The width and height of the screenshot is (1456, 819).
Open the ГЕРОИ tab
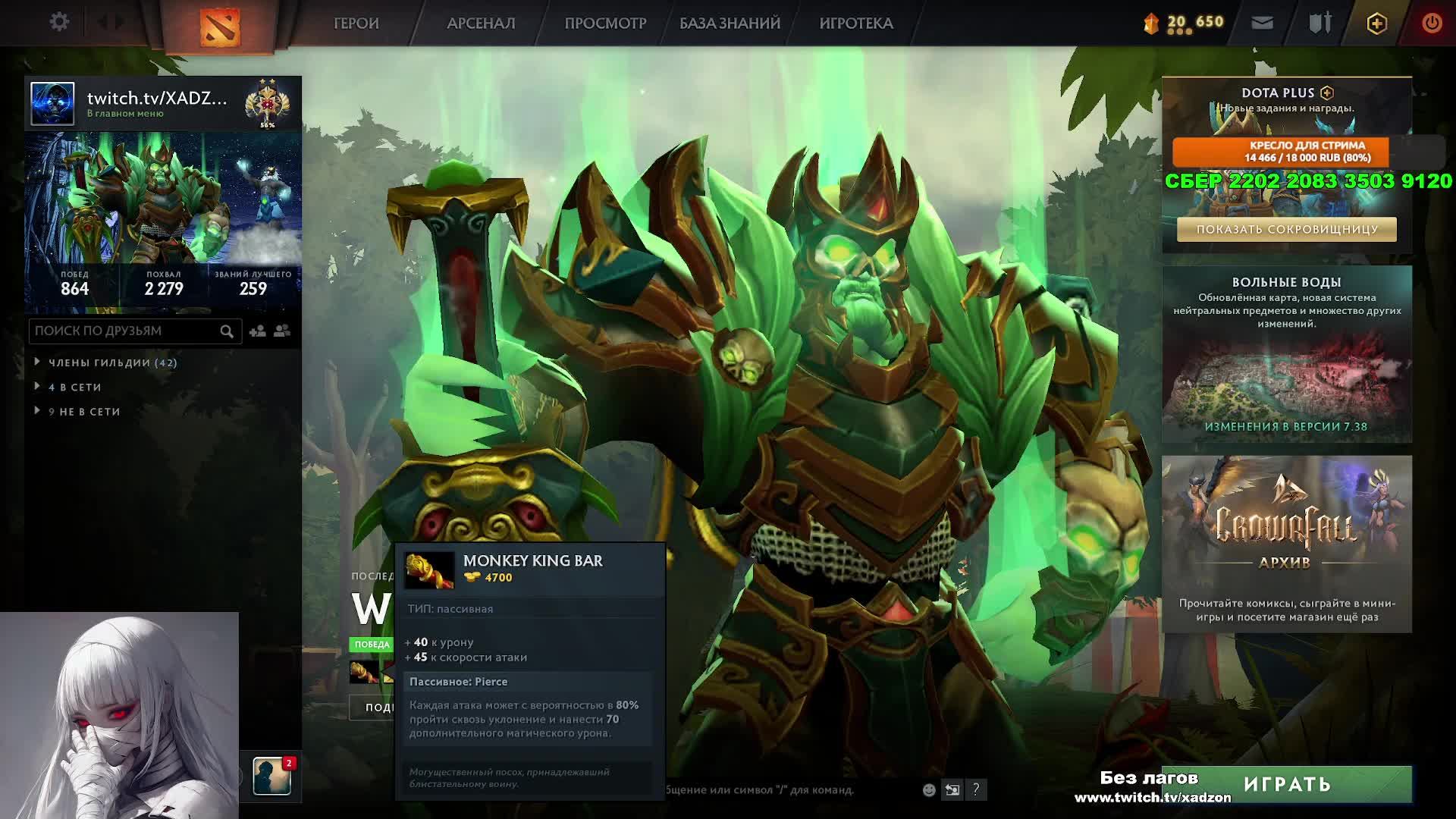[356, 24]
